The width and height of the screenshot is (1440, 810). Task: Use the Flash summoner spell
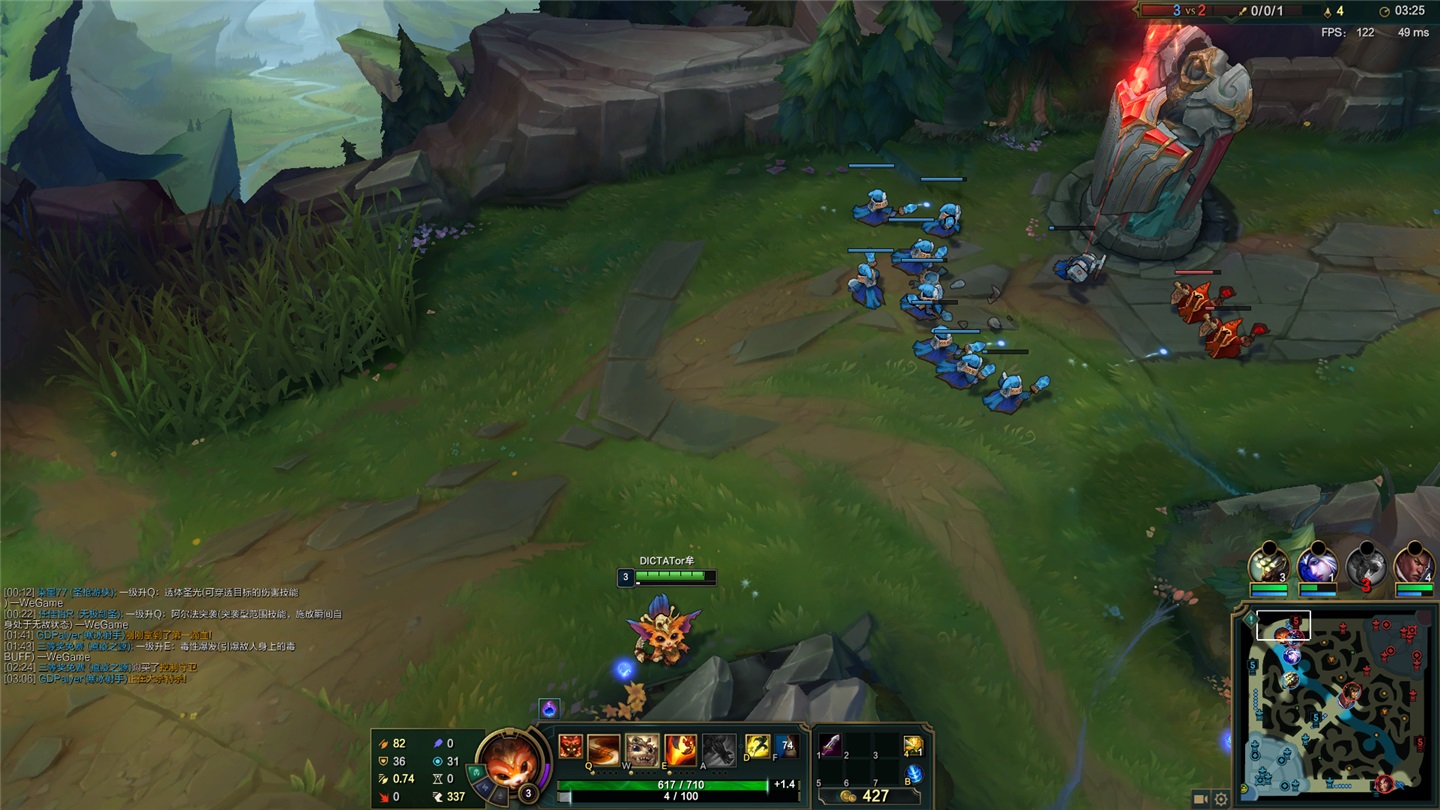[757, 746]
